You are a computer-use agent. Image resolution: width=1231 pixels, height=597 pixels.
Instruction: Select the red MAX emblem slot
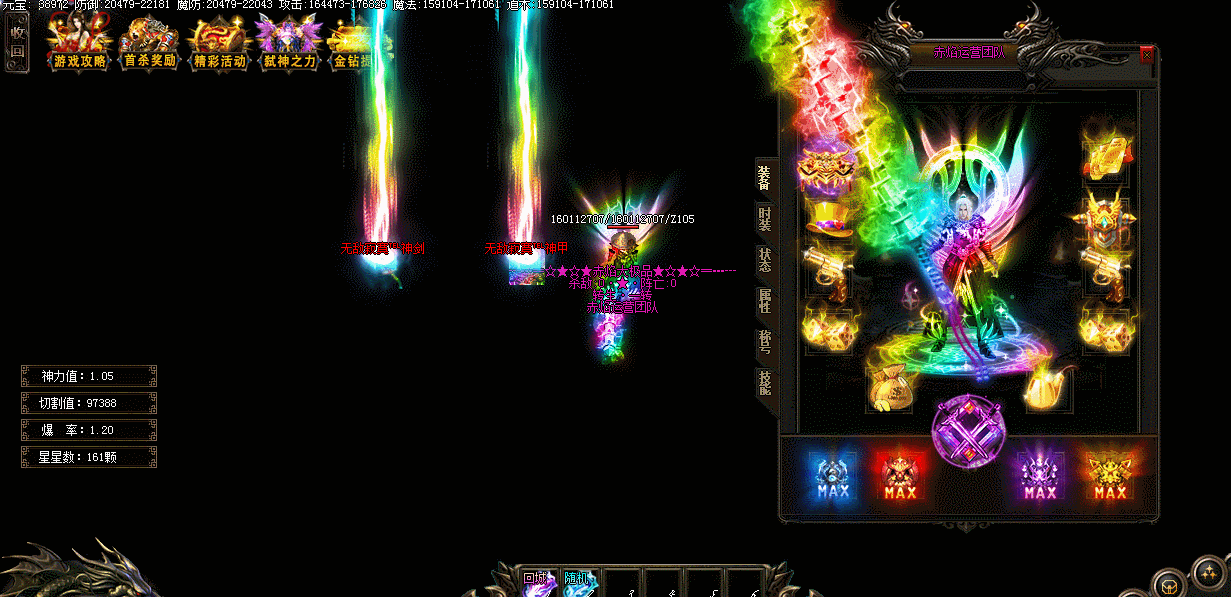pyautogui.click(x=901, y=475)
